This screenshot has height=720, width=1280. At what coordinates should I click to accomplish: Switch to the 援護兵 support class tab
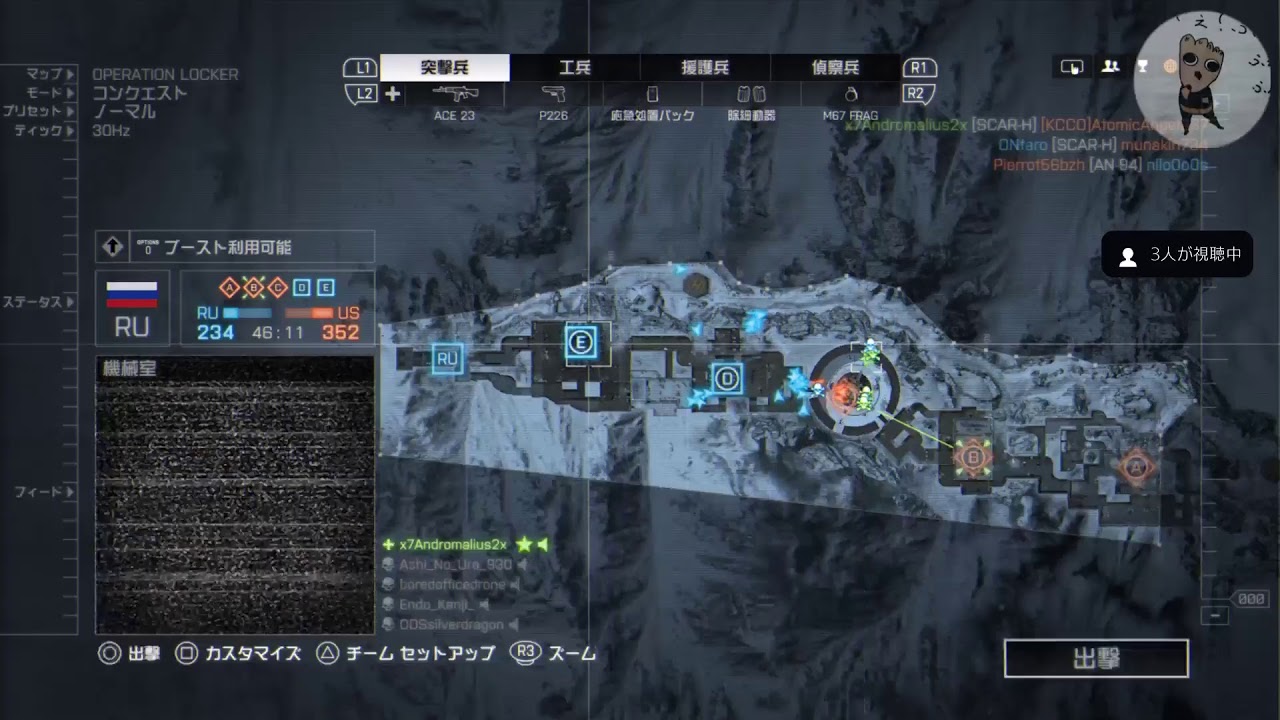(x=705, y=68)
